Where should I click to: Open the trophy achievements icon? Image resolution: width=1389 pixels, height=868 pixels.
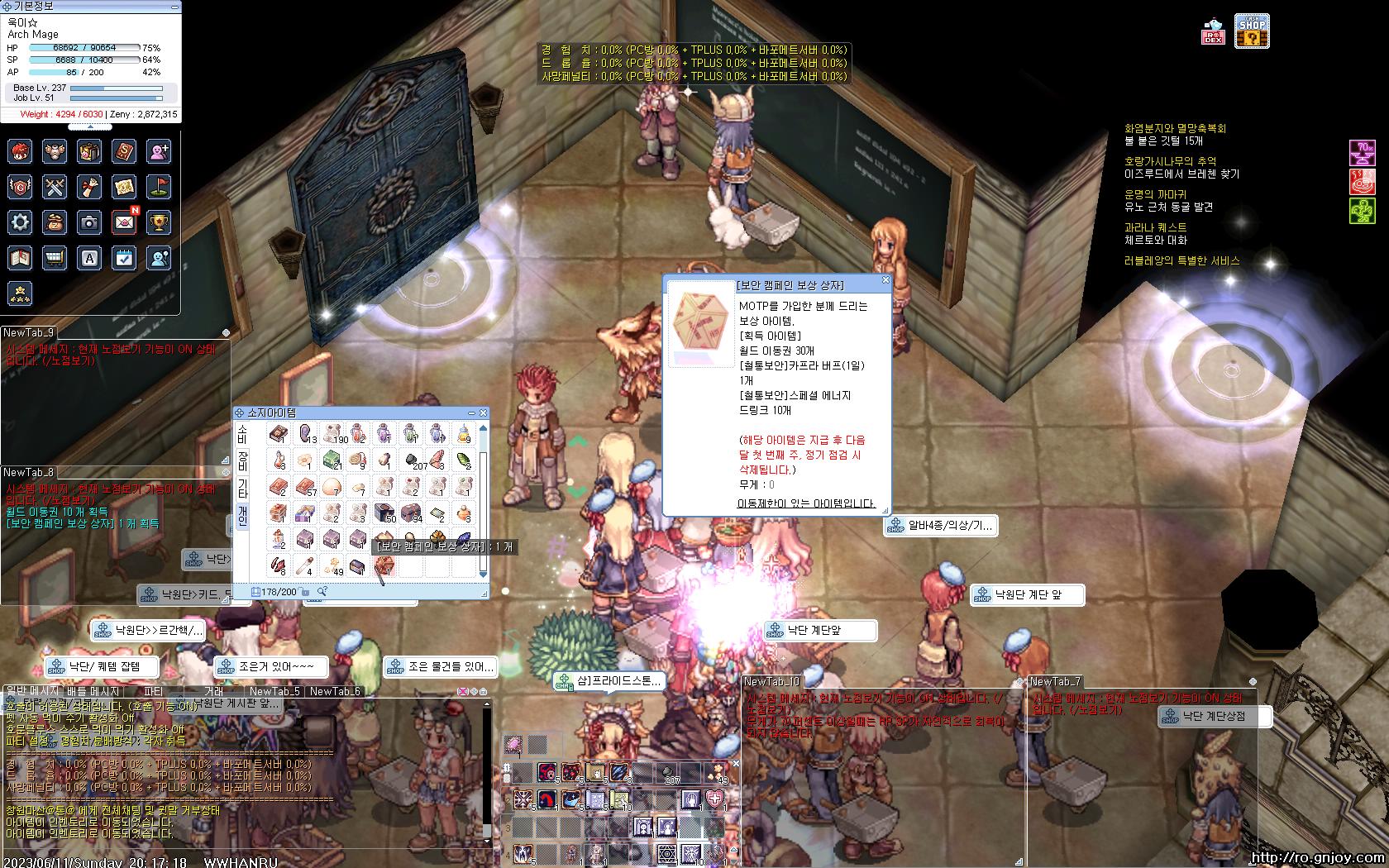(159, 222)
